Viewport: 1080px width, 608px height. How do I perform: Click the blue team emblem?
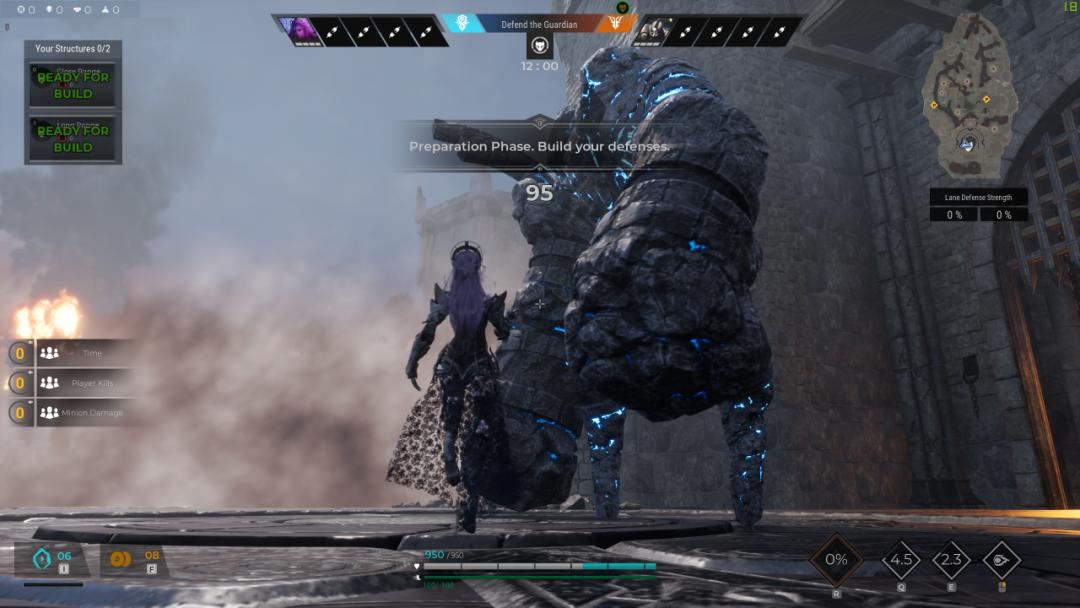click(463, 22)
